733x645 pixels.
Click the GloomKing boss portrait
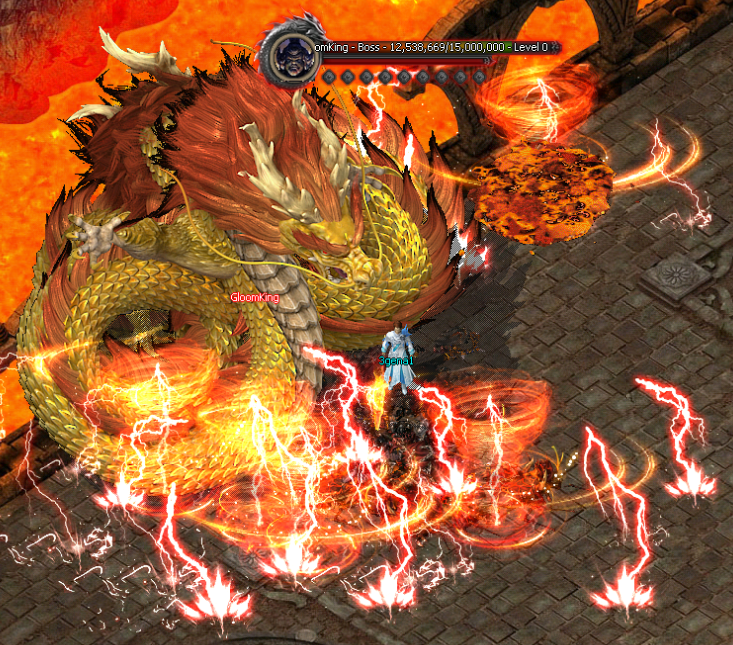click(x=291, y=53)
